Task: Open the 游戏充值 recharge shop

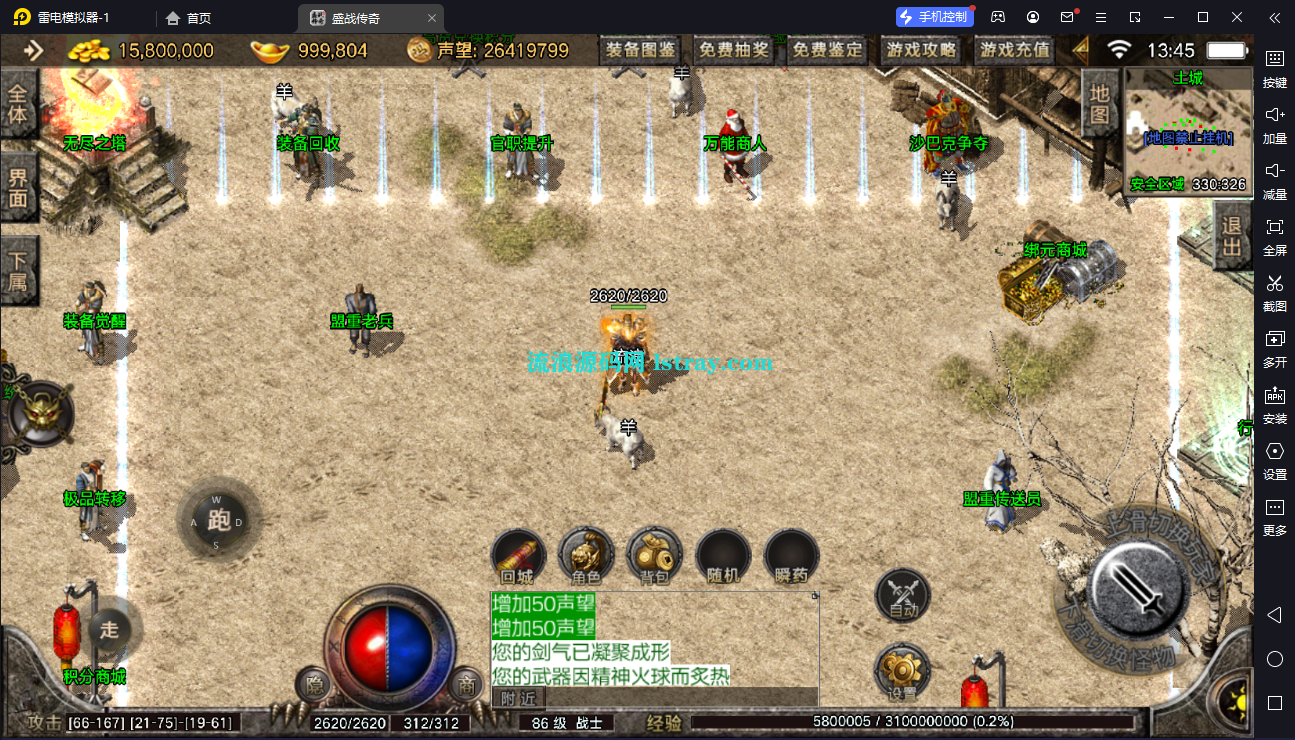Action: point(1014,50)
